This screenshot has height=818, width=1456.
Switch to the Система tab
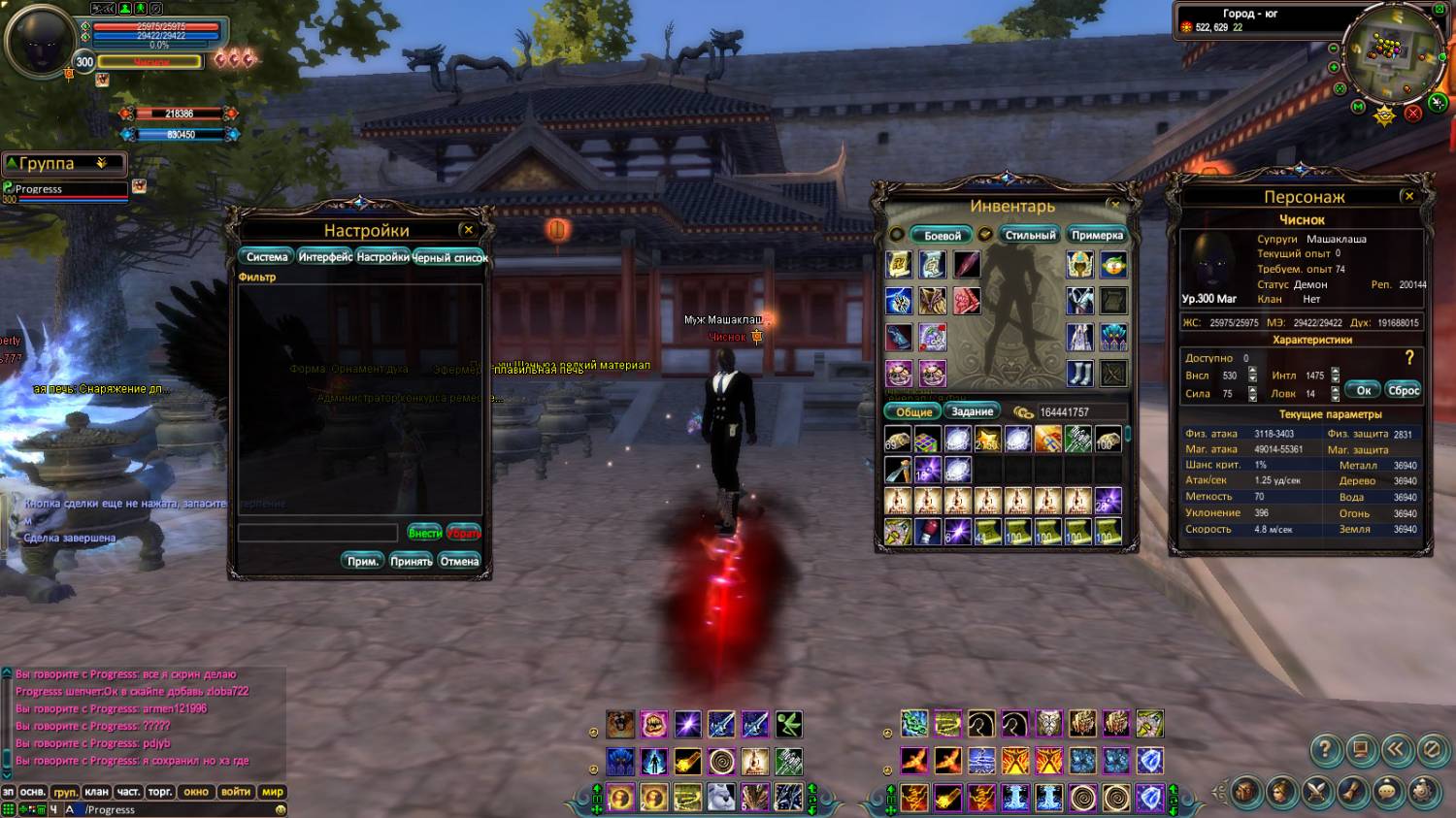pos(267,257)
